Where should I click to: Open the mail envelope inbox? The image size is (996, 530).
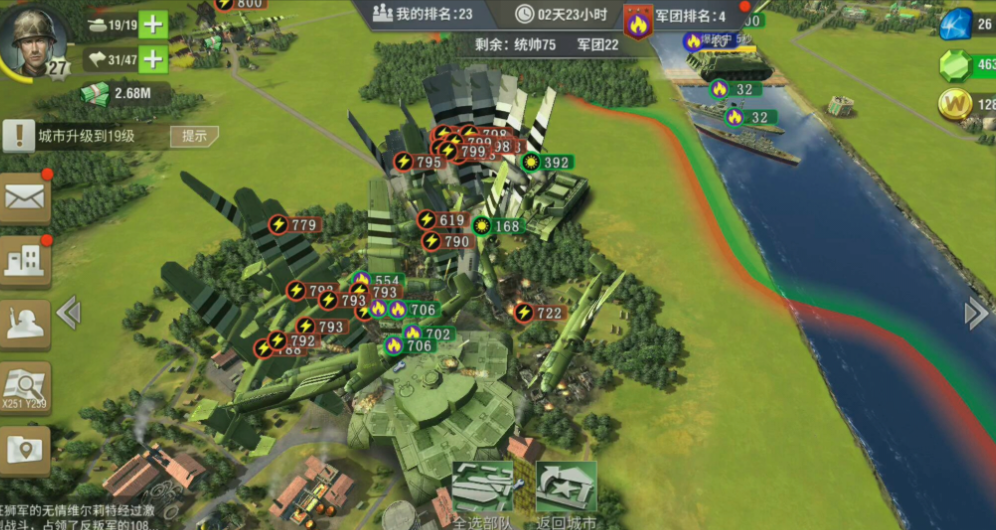(x=25, y=197)
